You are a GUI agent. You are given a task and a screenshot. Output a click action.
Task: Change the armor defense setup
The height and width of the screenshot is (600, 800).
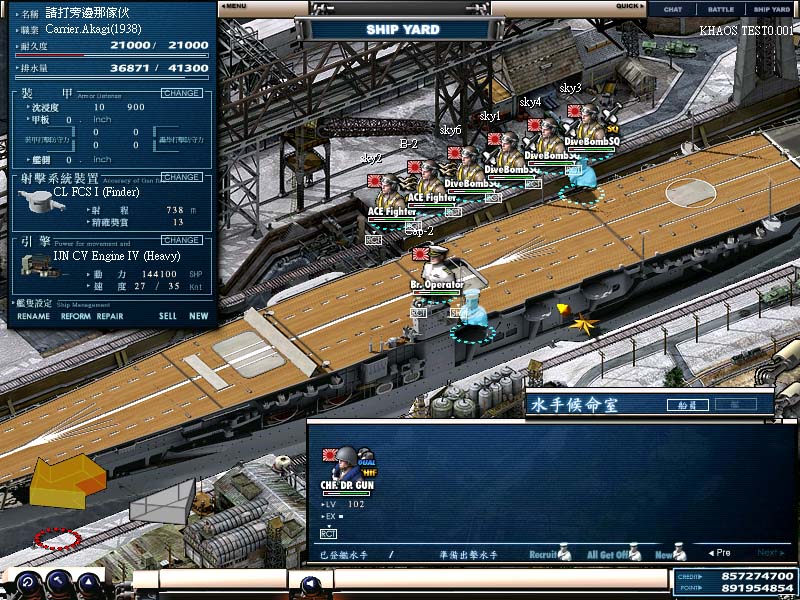[181, 93]
